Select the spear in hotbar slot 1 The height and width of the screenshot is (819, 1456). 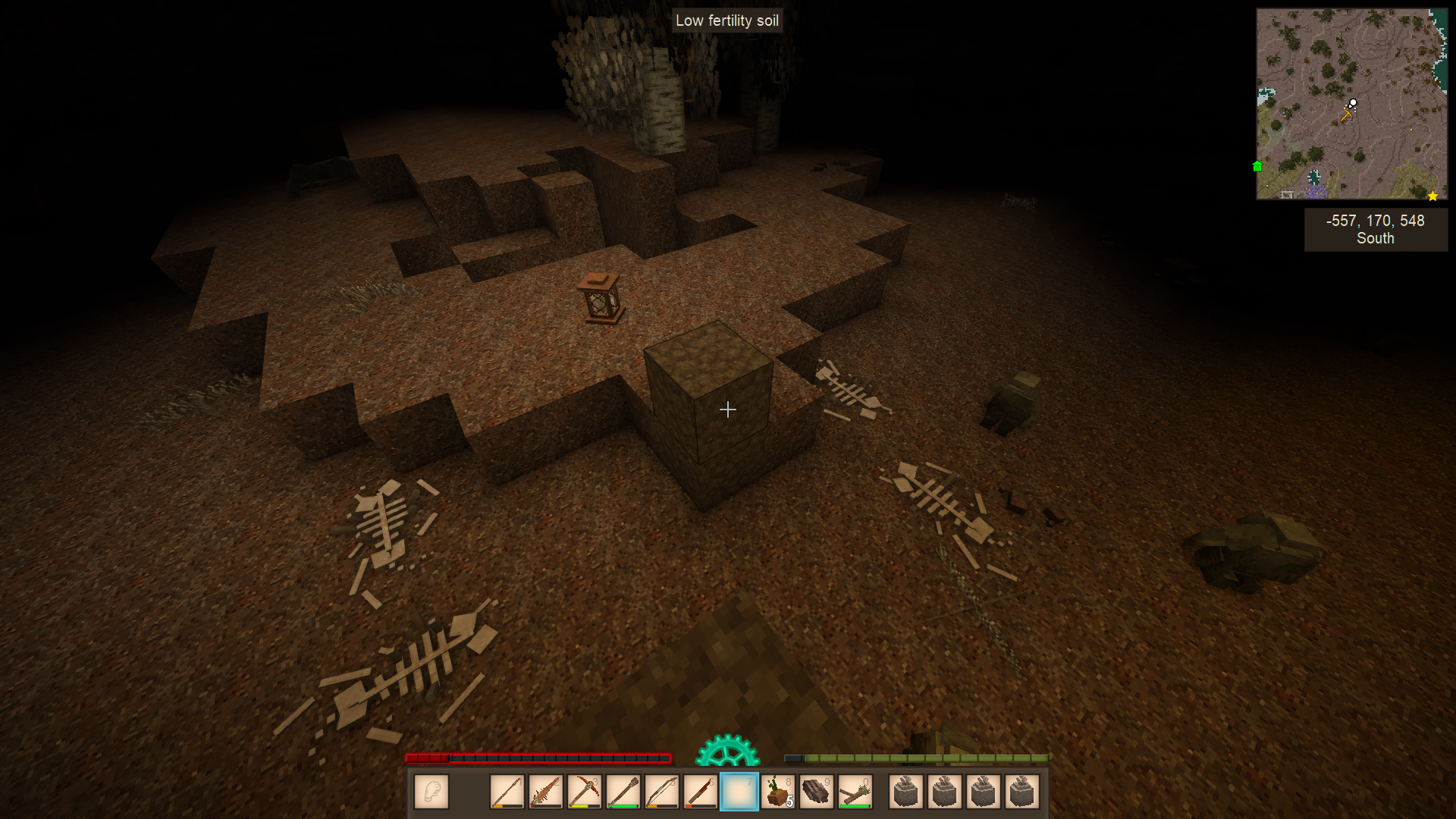tap(507, 792)
